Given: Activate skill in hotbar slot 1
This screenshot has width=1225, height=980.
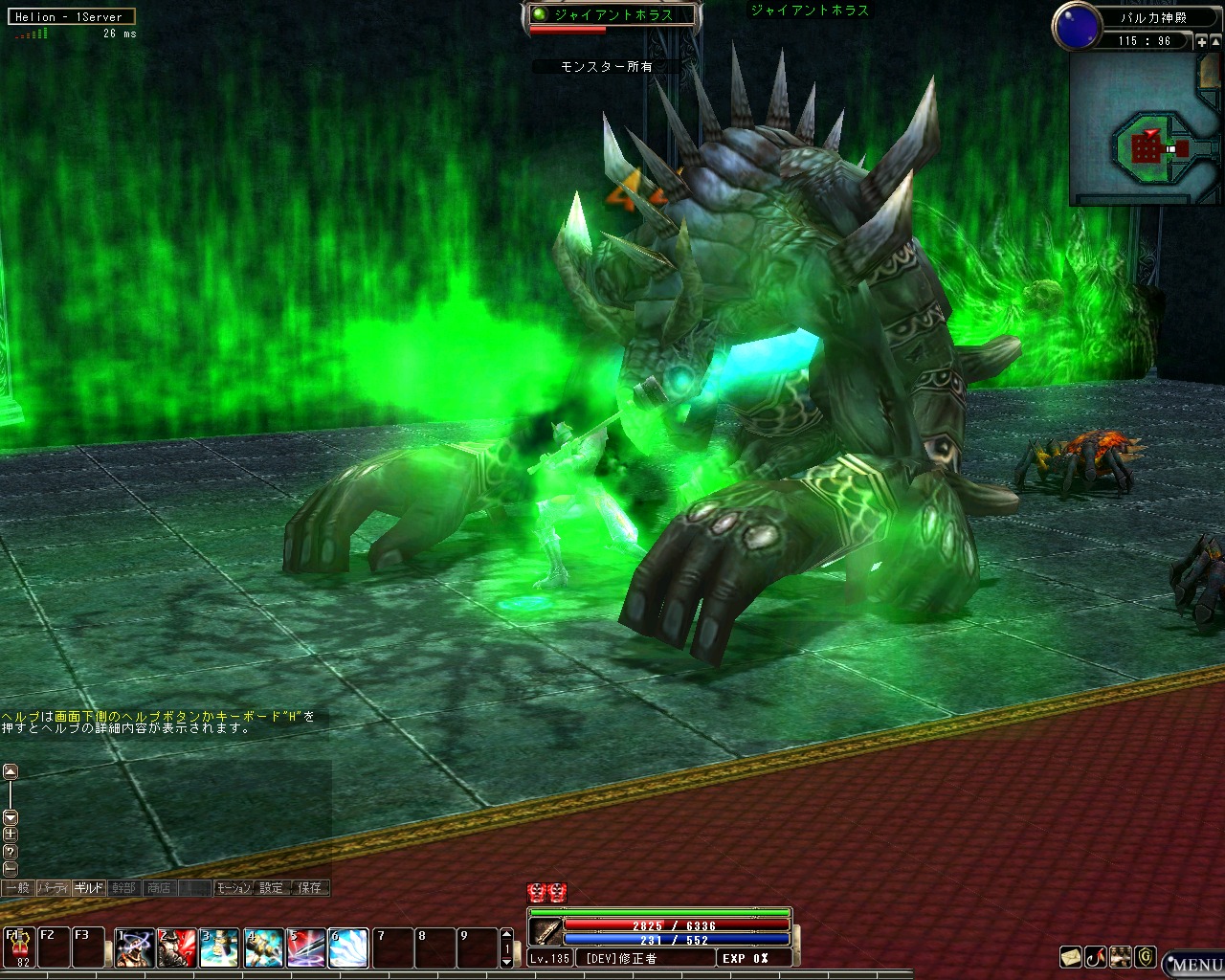Looking at the screenshot, I should point(135,947).
